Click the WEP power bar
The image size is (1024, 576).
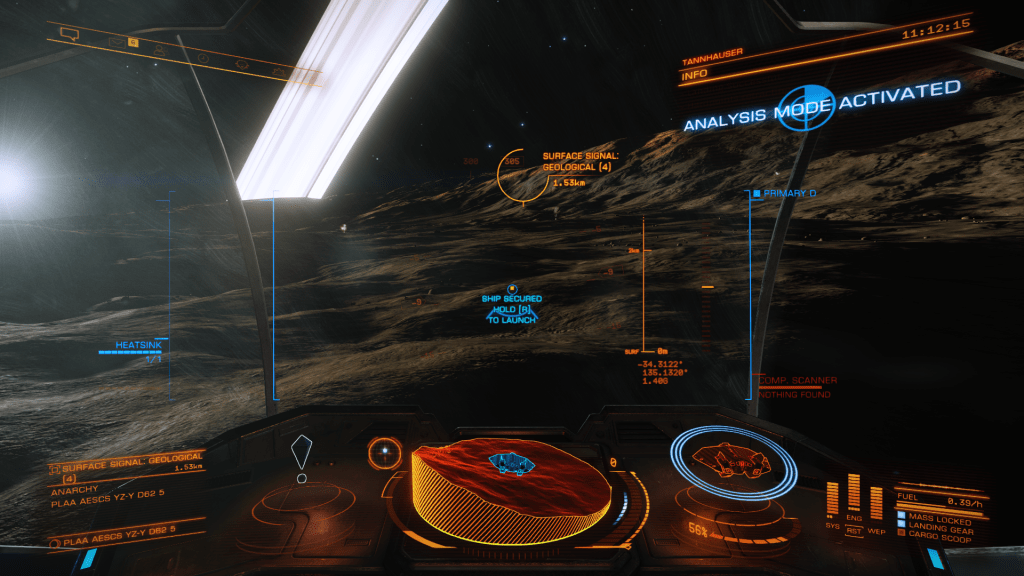(876, 502)
